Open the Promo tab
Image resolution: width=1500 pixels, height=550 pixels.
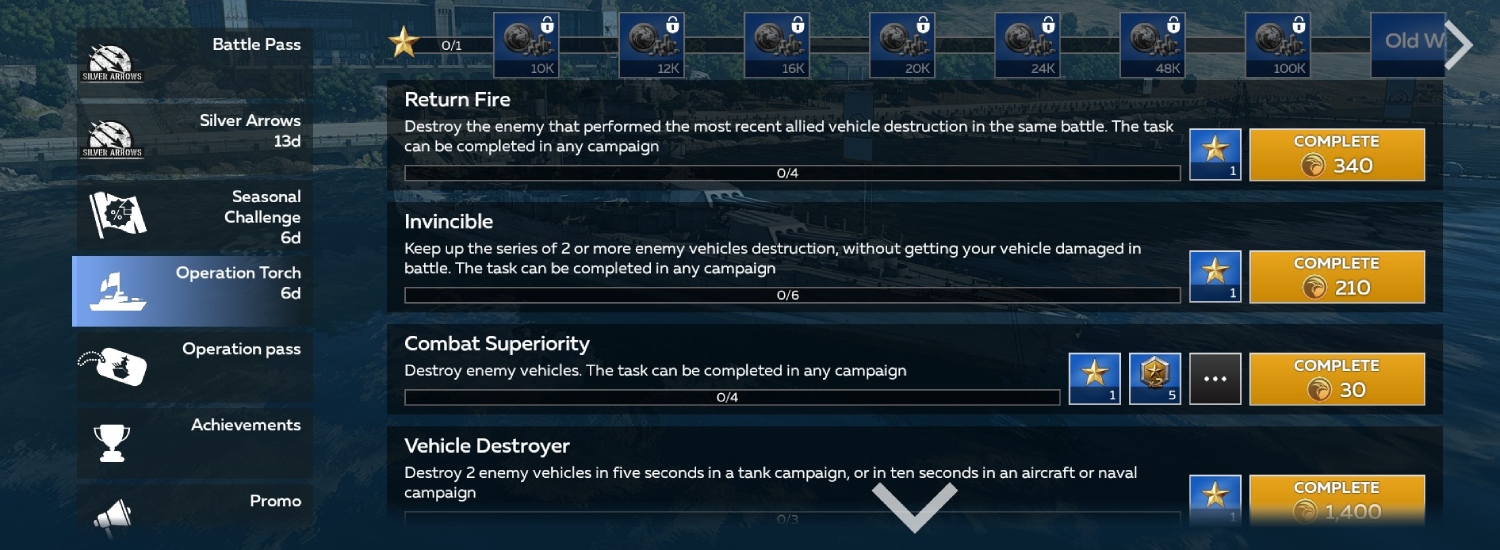pos(192,512)
